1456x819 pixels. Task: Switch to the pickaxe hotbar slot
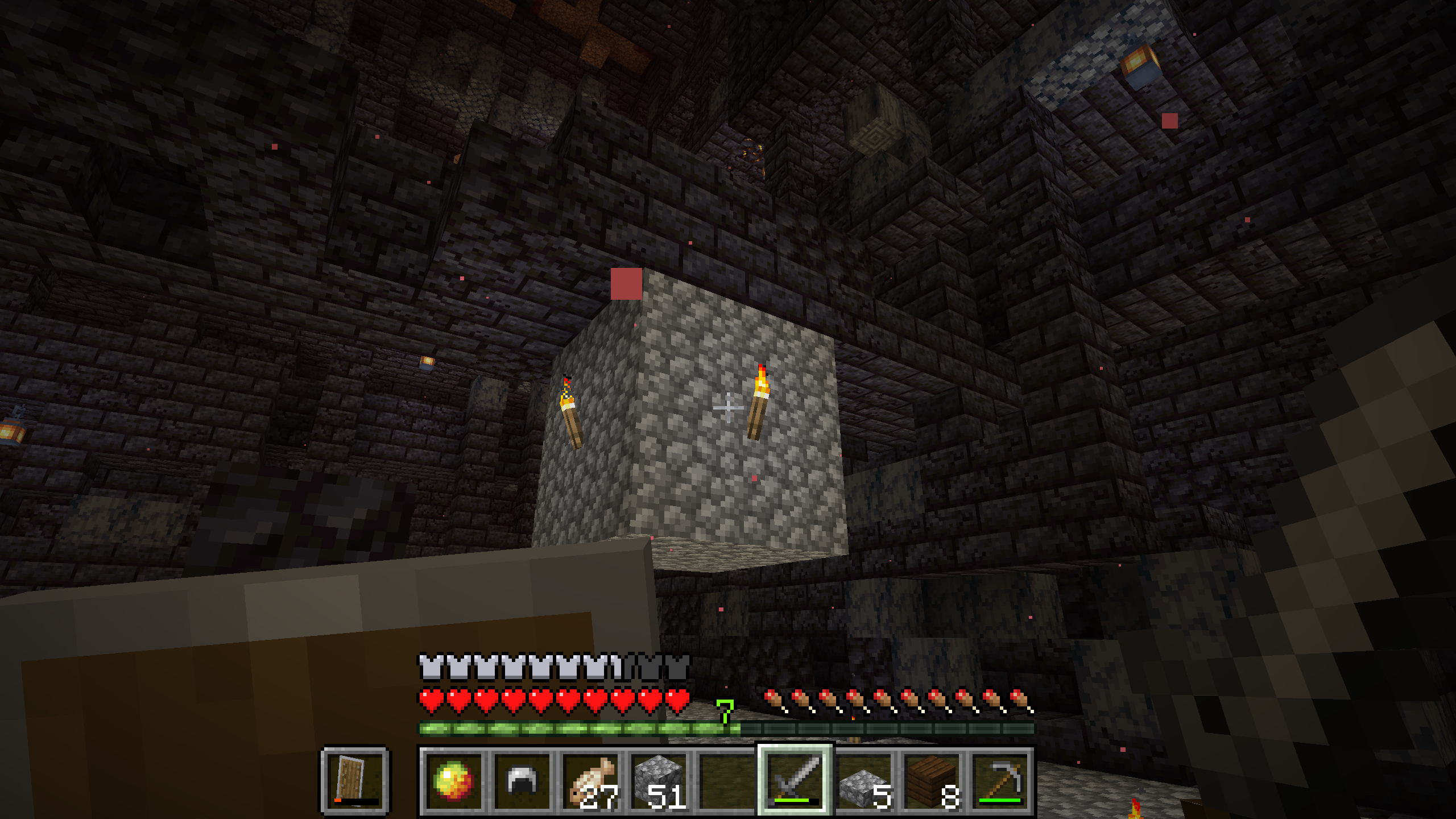click(x=999, y=780)
